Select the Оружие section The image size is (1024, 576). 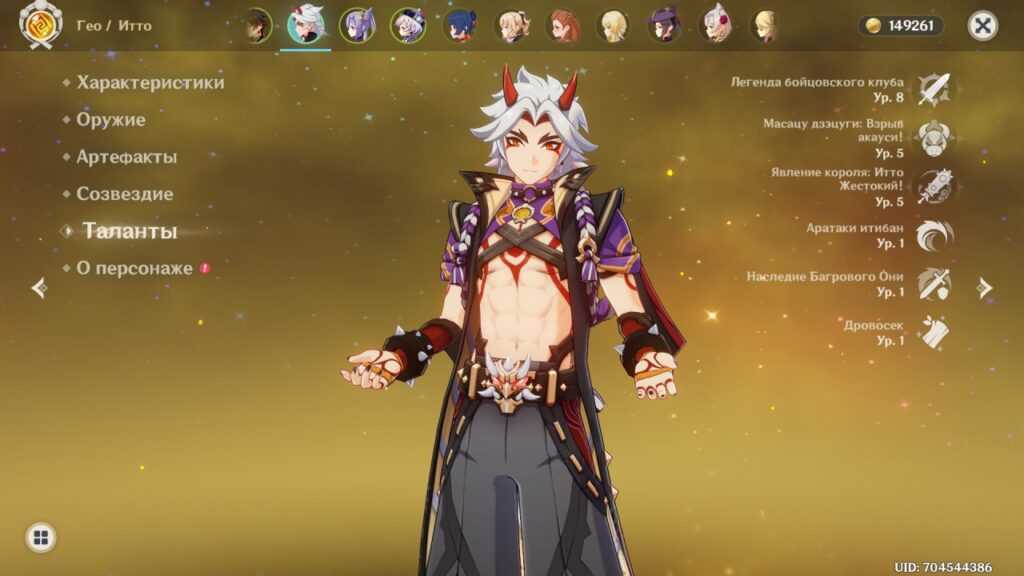point(111,120)
